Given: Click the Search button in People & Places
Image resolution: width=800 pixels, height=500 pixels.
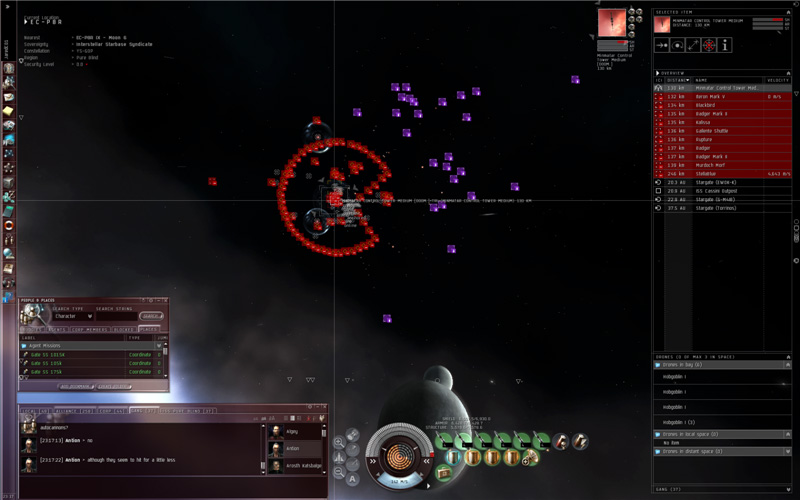Looking at the screenshot, I should click(152, 316).
